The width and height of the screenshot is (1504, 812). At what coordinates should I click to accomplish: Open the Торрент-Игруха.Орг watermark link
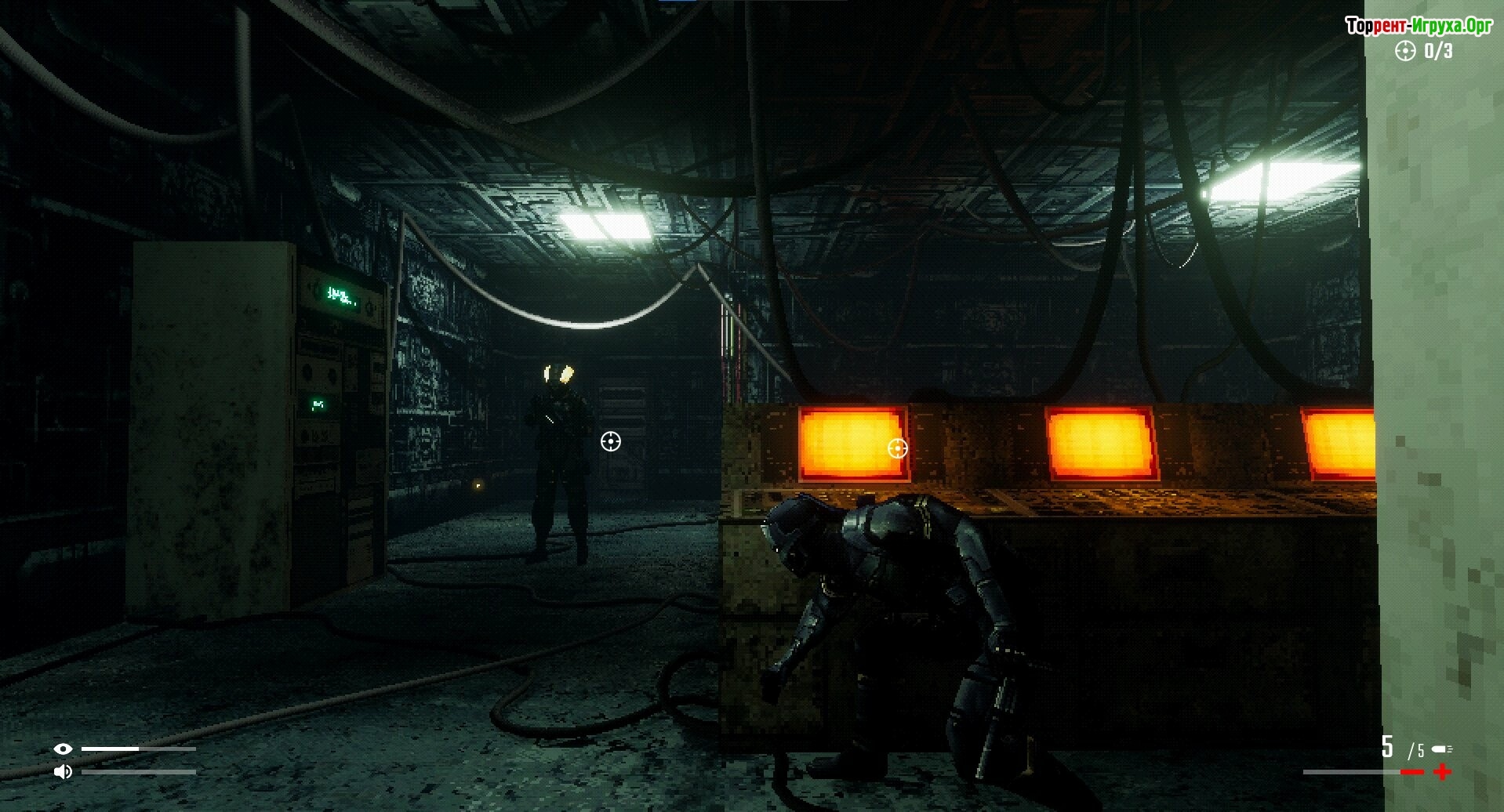click(1419, 26)
